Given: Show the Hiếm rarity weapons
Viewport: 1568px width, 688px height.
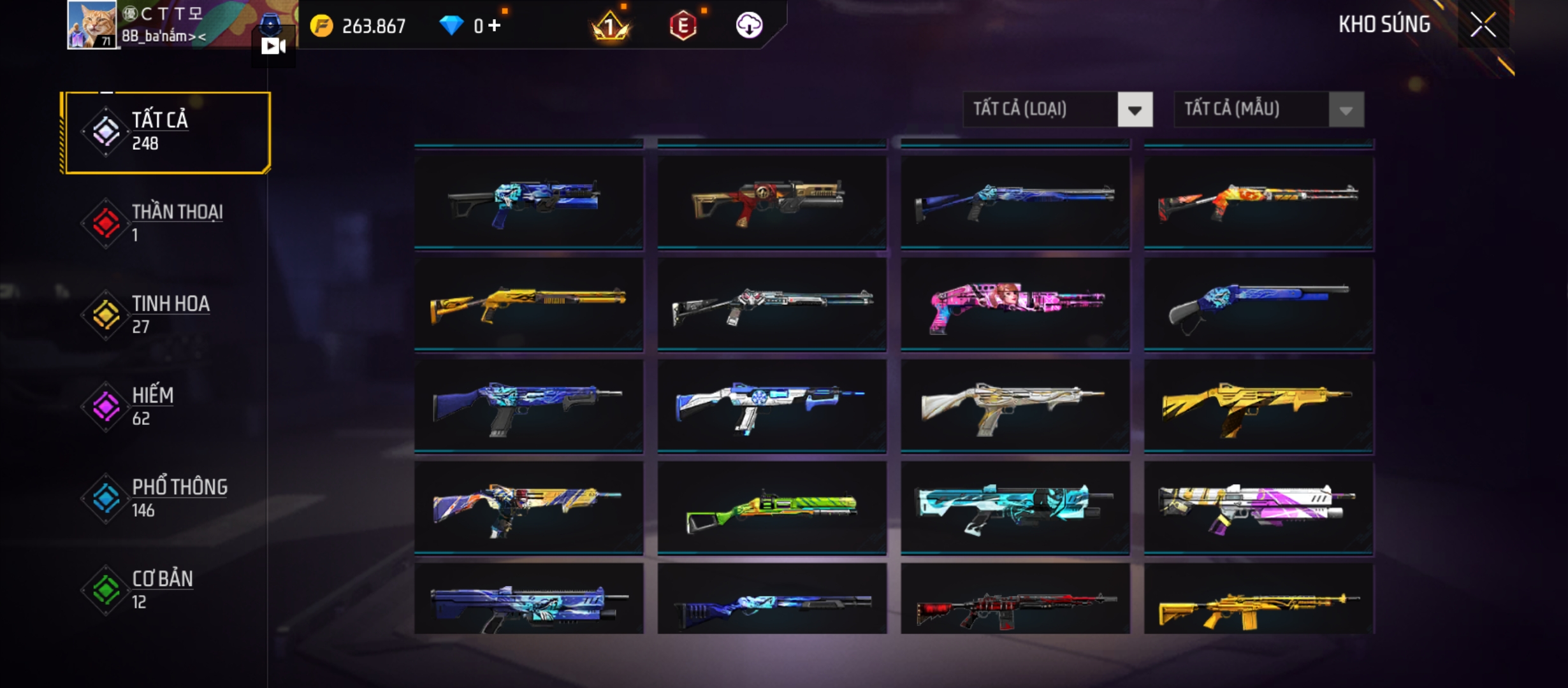Looking at the screenshot, I should (167, 406).
